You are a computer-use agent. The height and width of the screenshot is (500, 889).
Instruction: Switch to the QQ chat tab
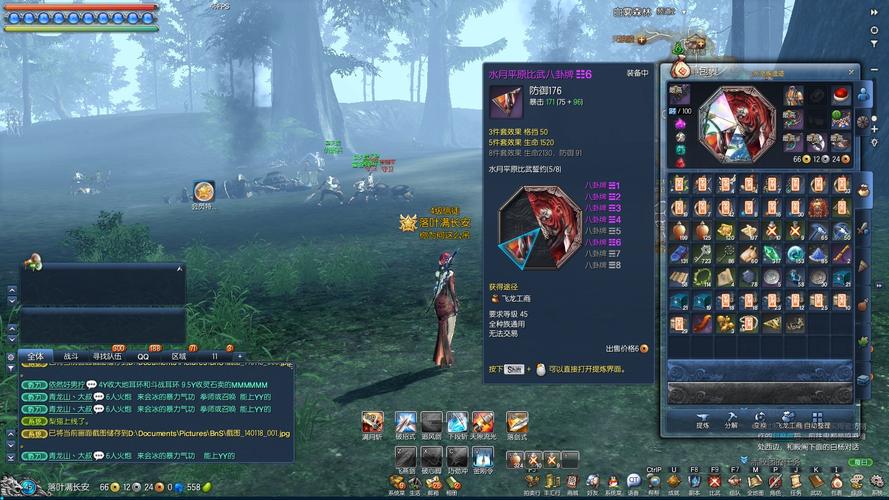point(143,356)
